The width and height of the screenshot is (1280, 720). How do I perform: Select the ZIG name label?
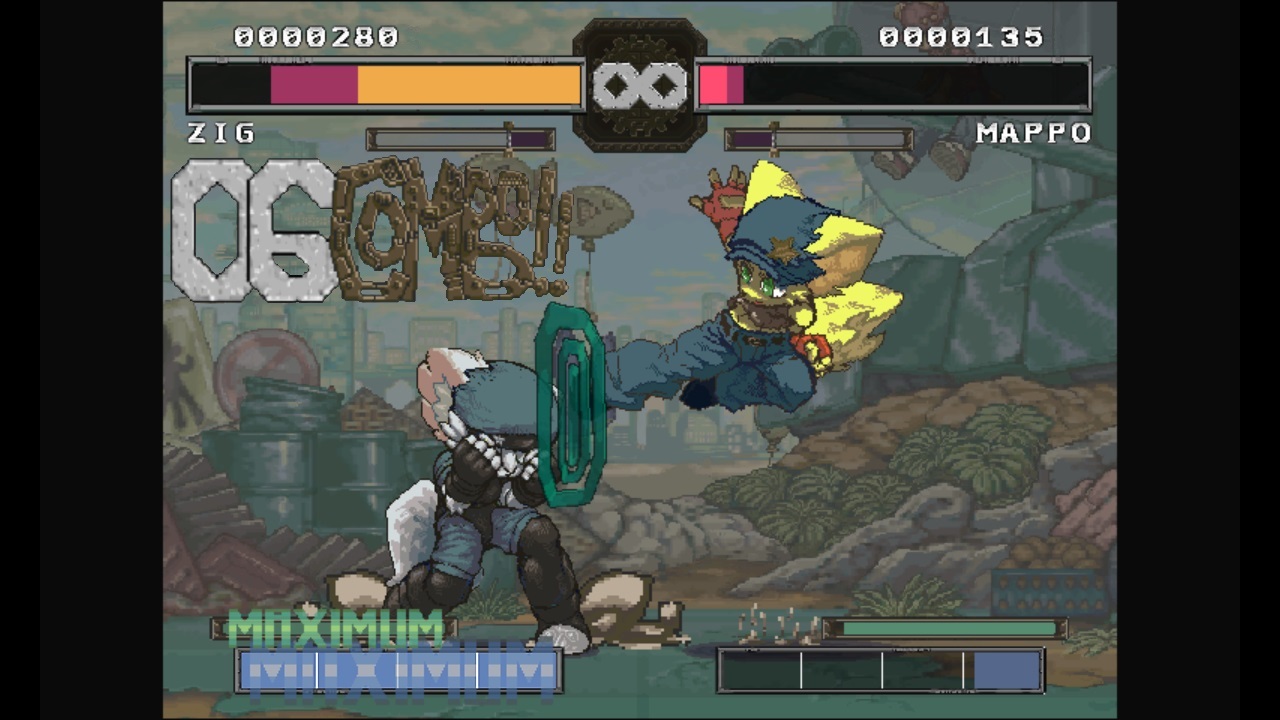219,133
